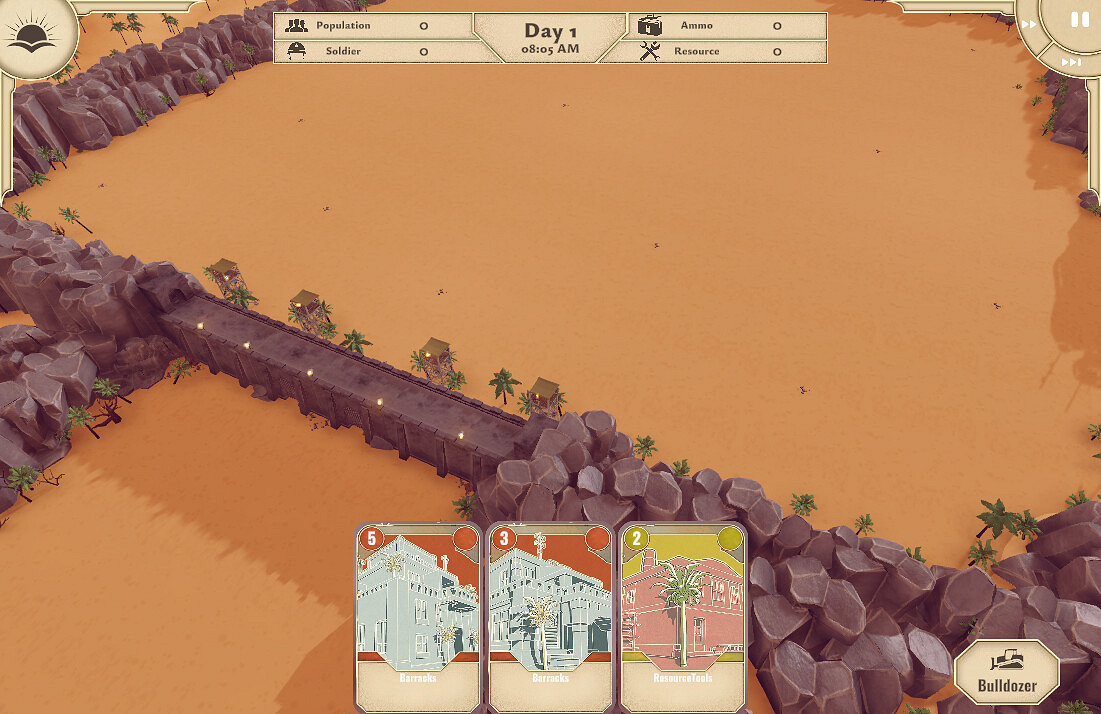Image resolution: width=1101 pixels, height=714 pixels.
Task: Pause the game with the pause button
Action: tap(1079, 19)
